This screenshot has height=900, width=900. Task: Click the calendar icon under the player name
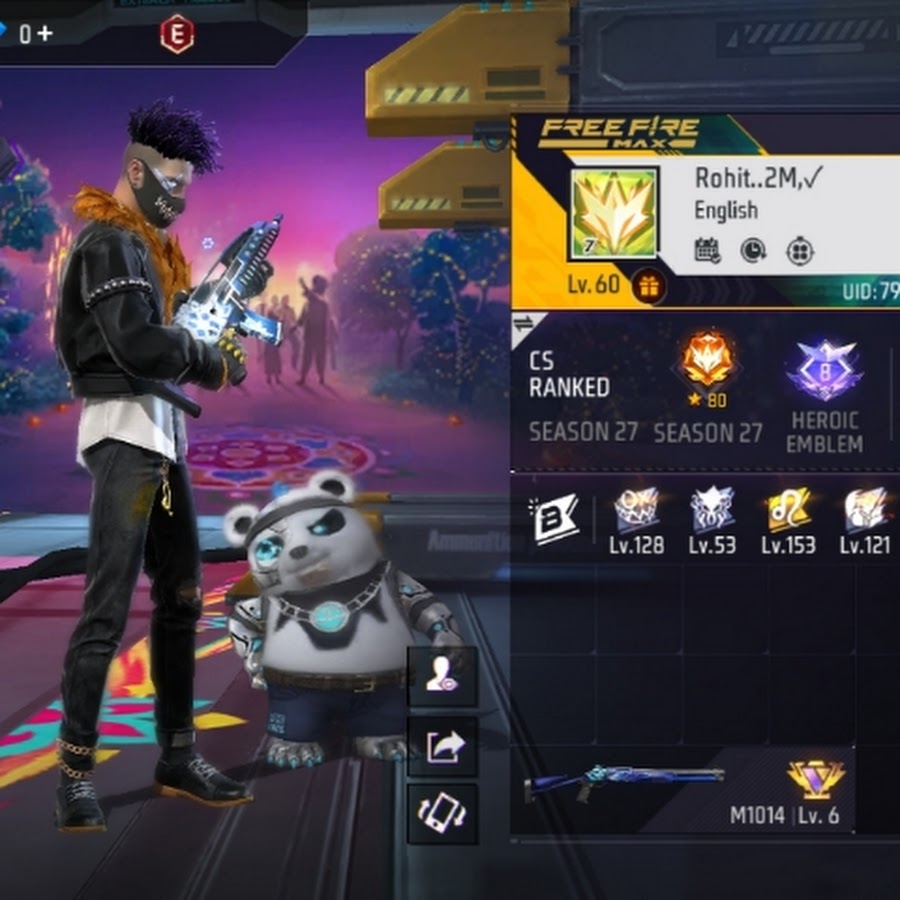pyautogui.click(x=708, y=250)
